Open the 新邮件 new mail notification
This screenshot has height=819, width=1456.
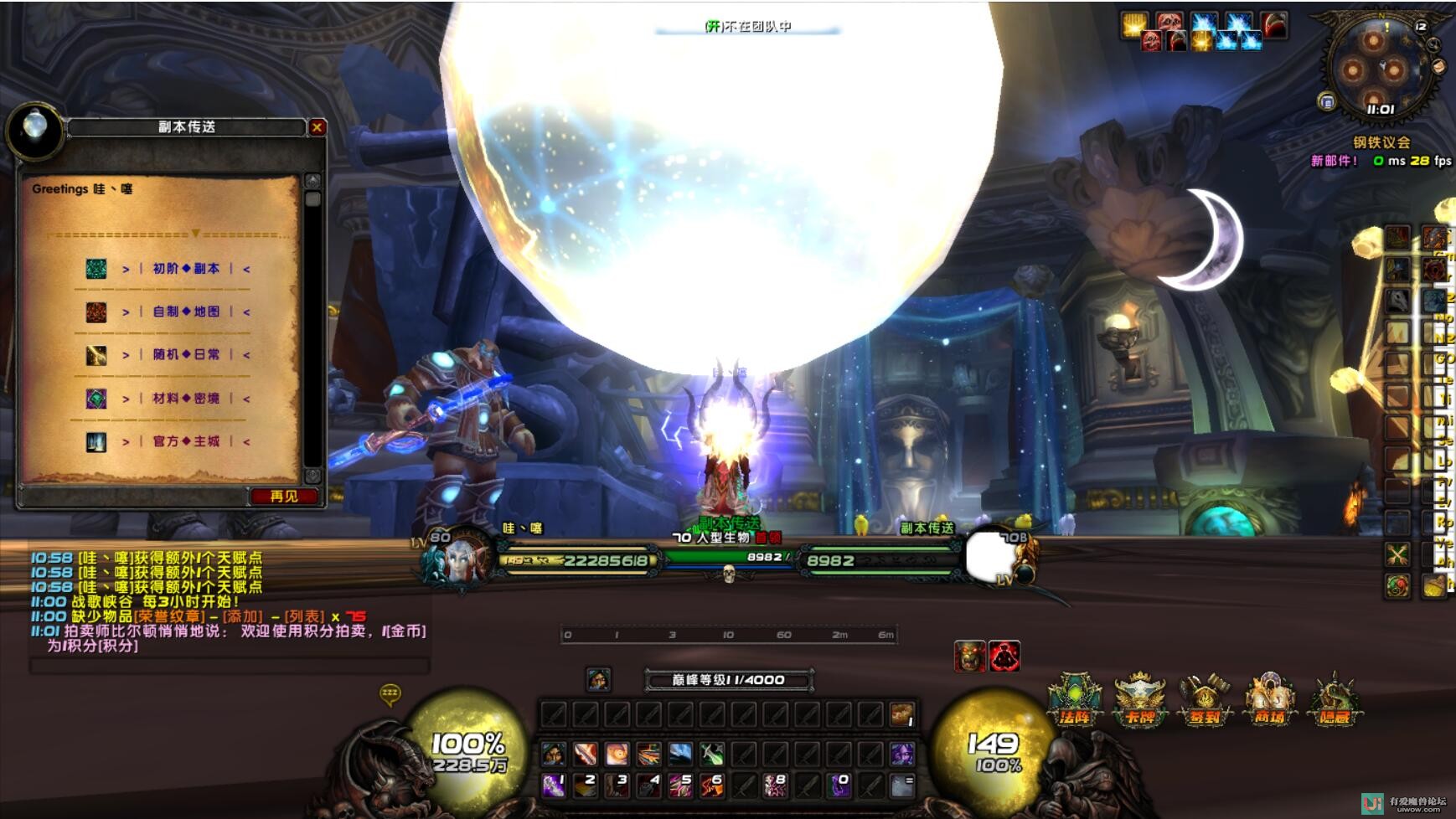click(x=1334, y=161)
